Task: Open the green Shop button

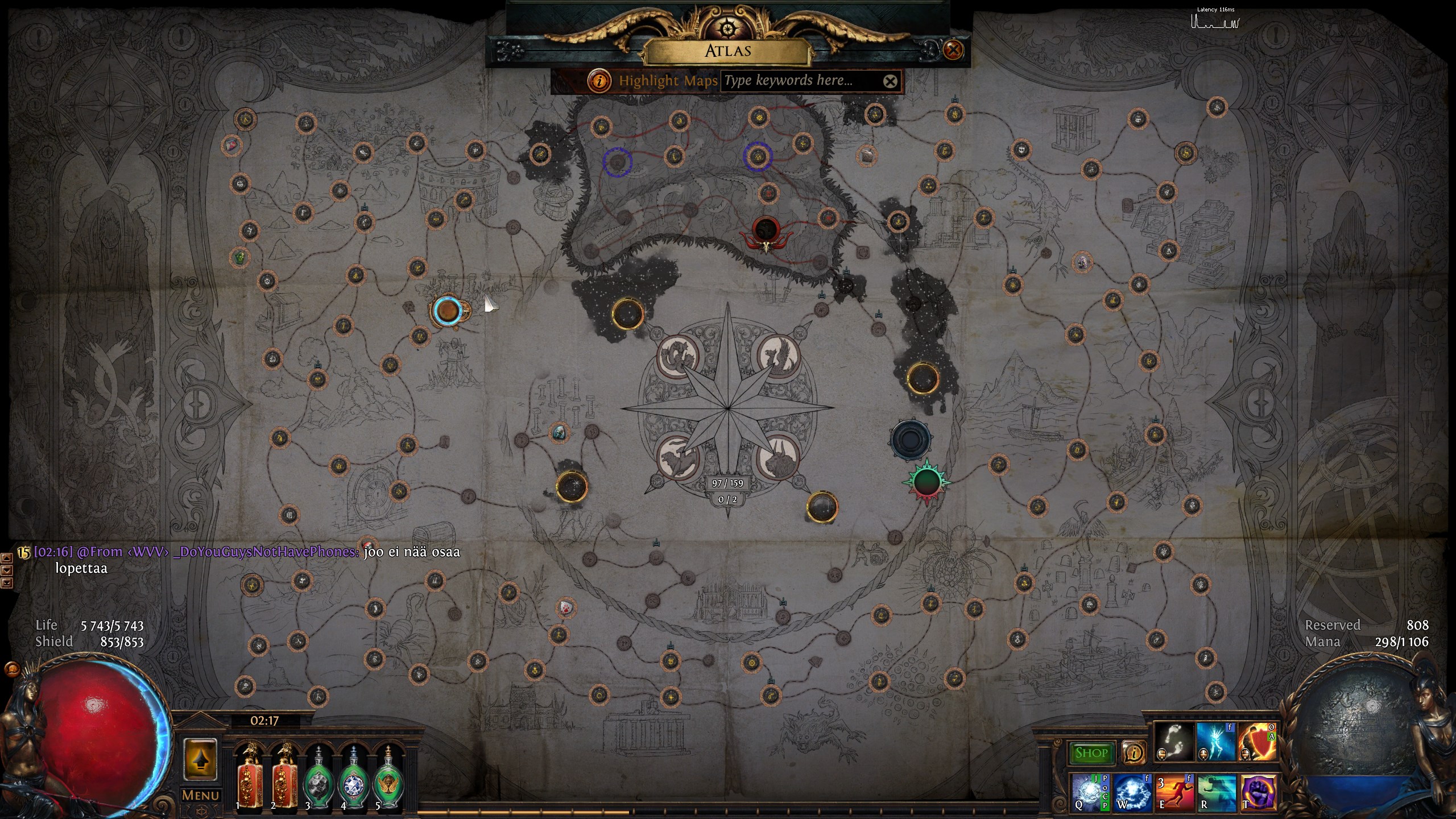Action: click(1091, 753)
